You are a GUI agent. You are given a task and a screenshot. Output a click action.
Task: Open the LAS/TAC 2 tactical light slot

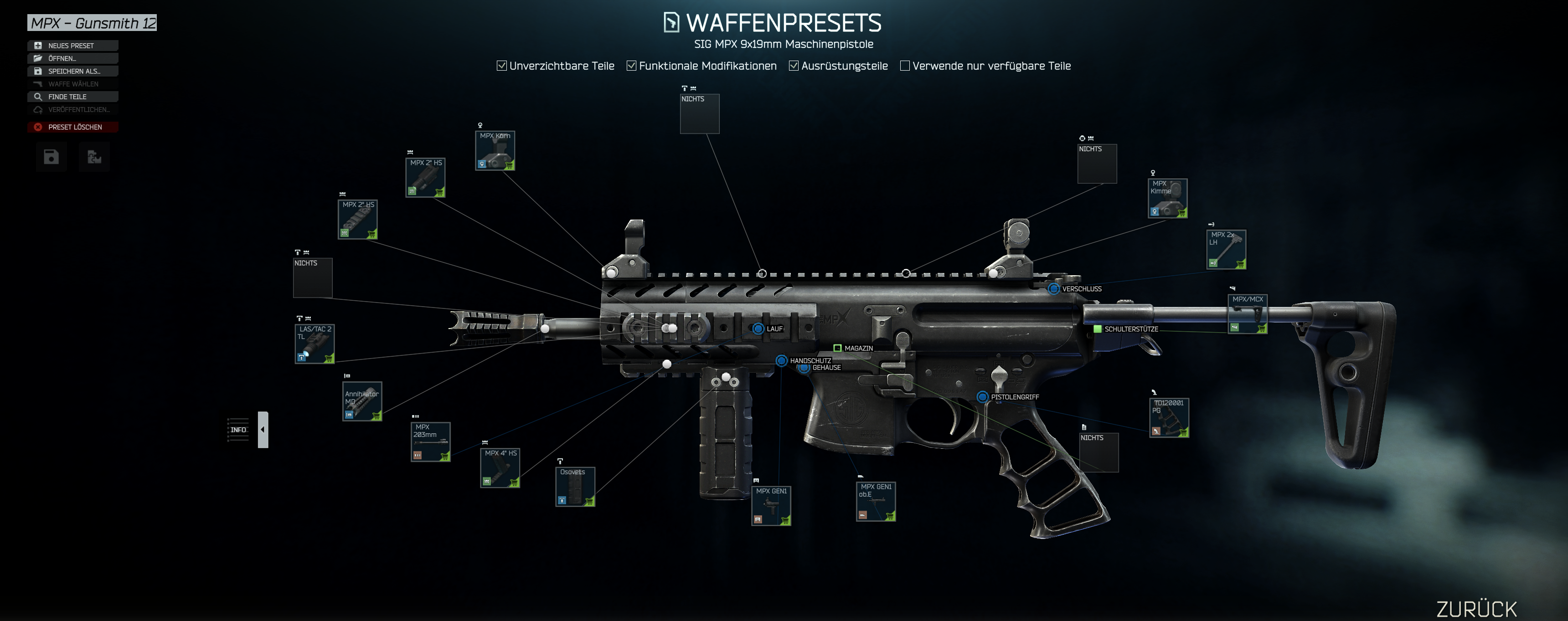(x=315, y=344)
